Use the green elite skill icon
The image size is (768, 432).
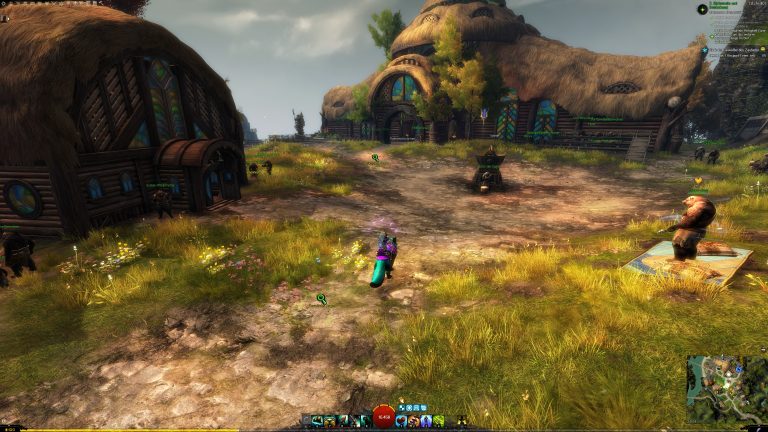(x=439, y=421)
